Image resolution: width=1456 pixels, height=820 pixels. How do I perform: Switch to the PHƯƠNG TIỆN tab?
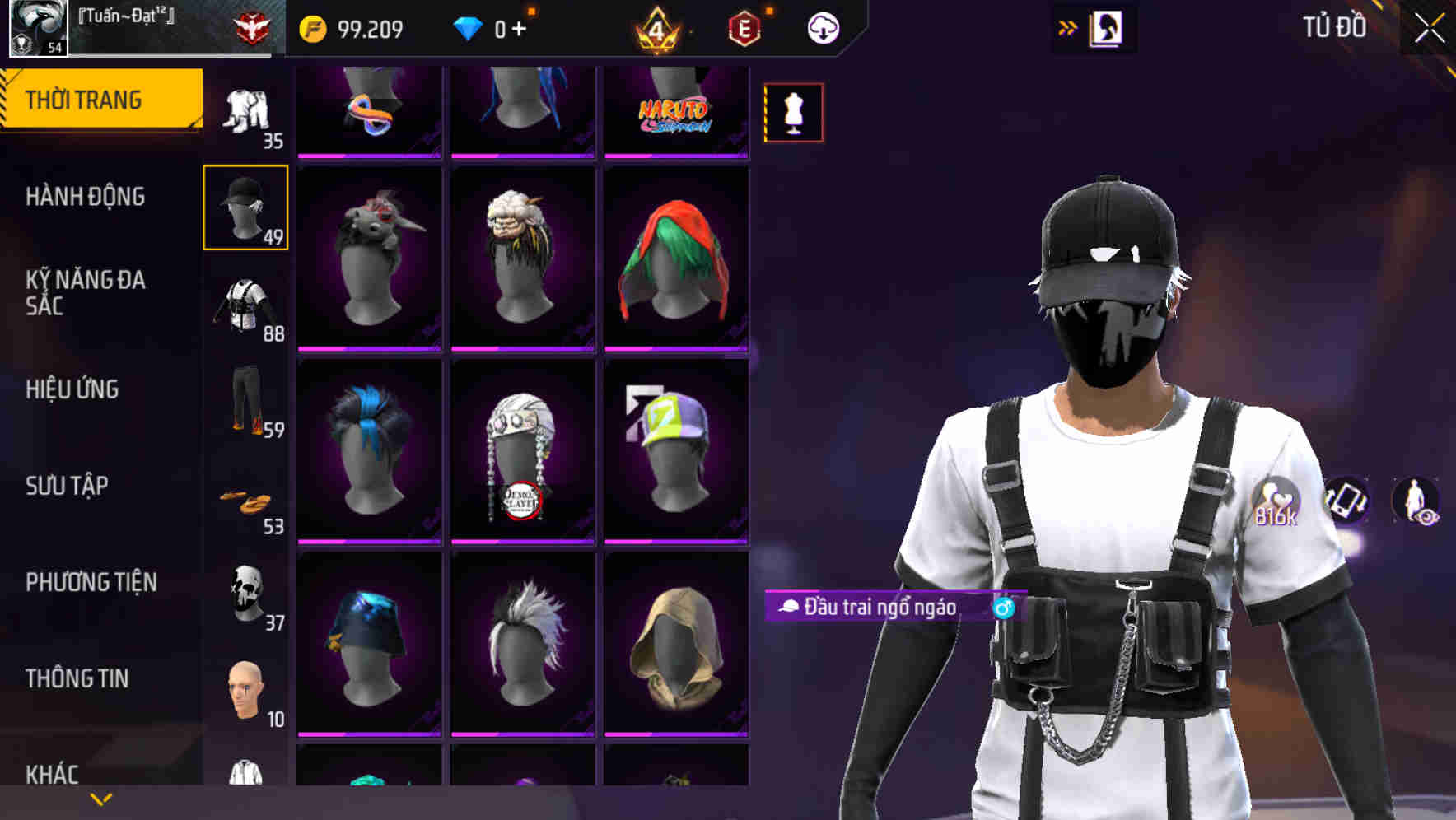tap(88, 582)
